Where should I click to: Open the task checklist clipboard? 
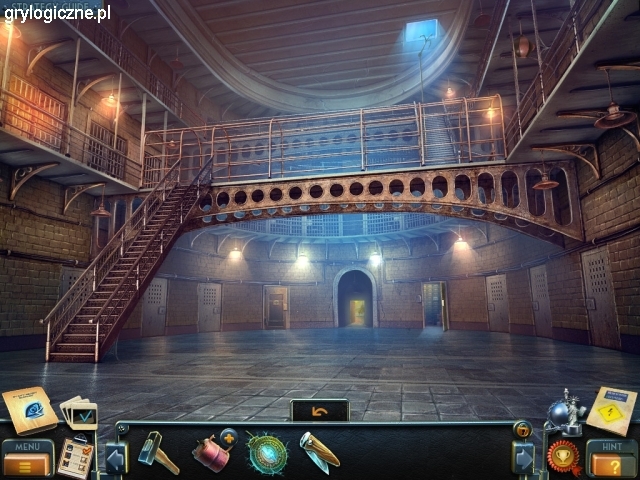click(74, 458)
